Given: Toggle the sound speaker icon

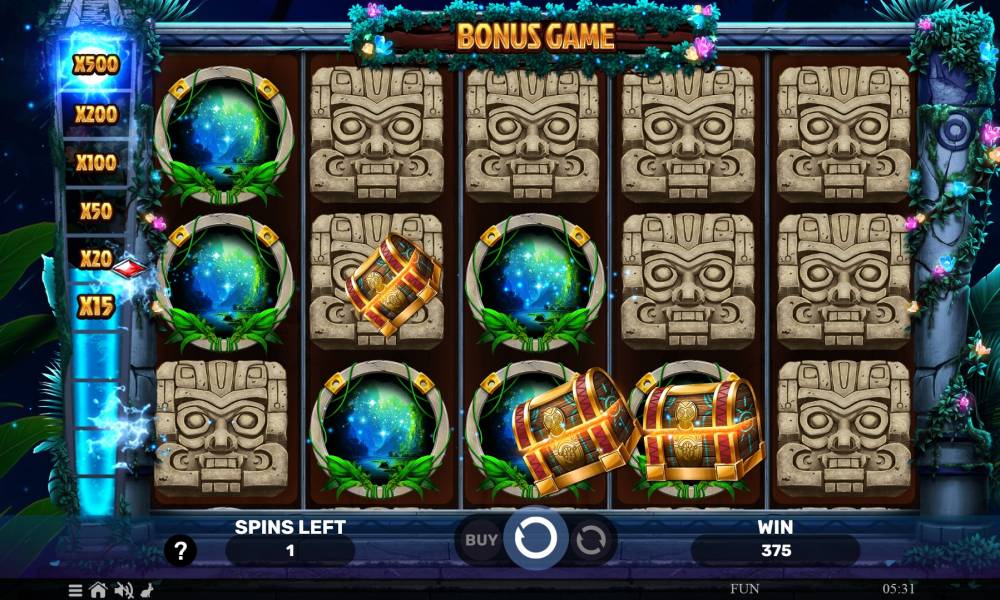Looking at the screenshot, I should click(124, 589).
